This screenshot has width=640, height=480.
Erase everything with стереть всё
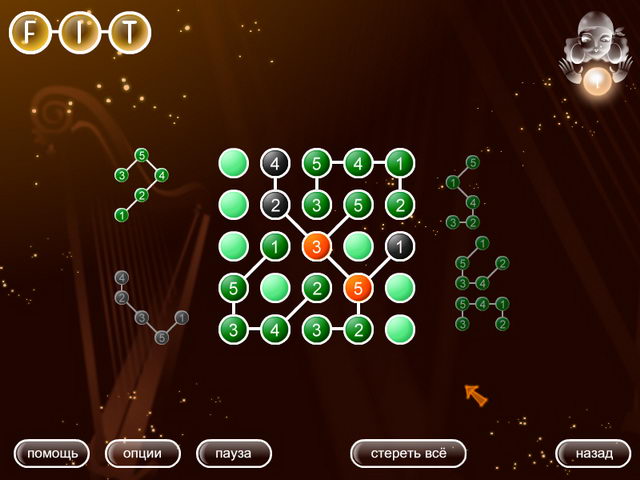click(408, 453)
